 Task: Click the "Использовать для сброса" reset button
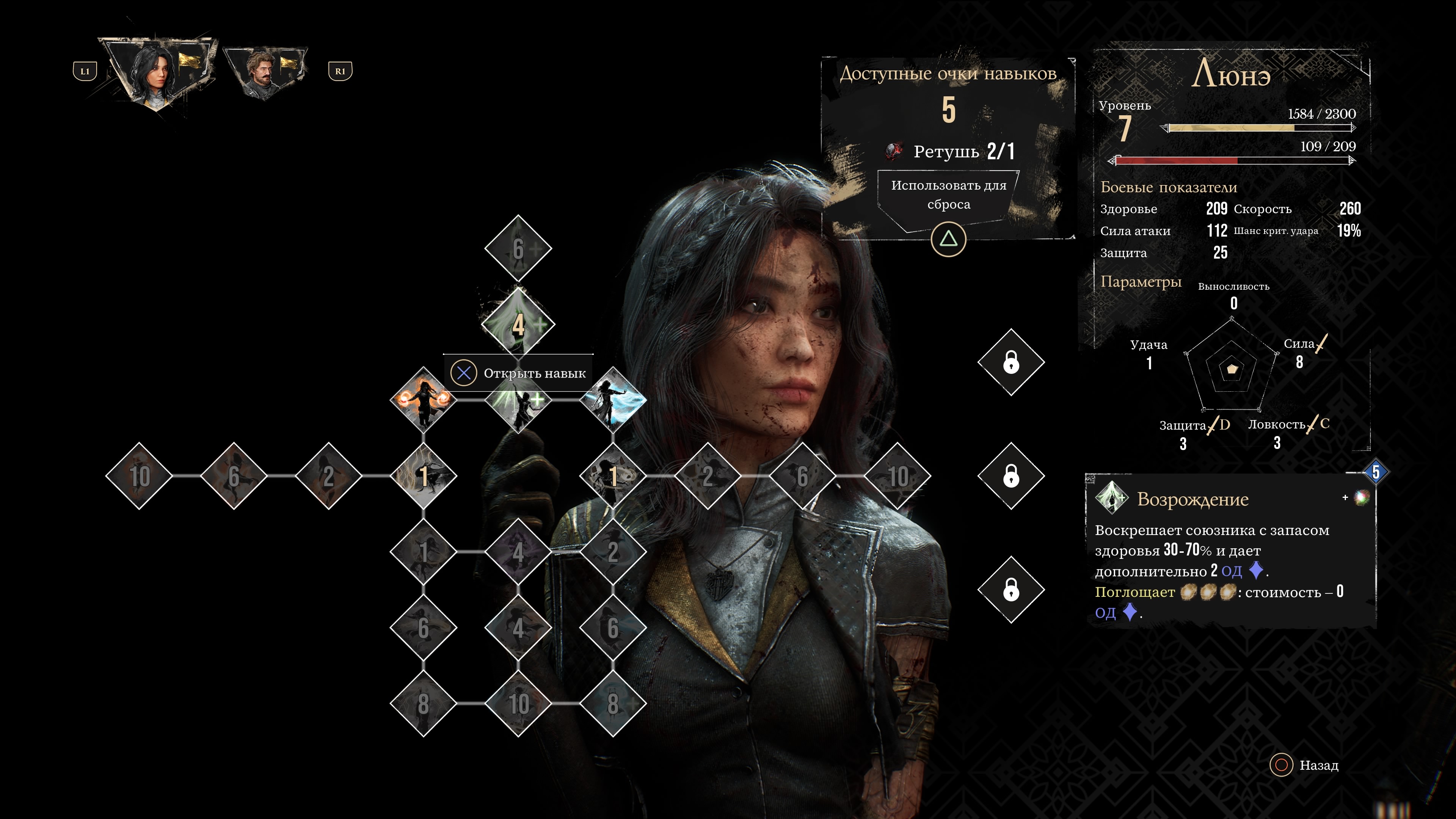[948, 196]
